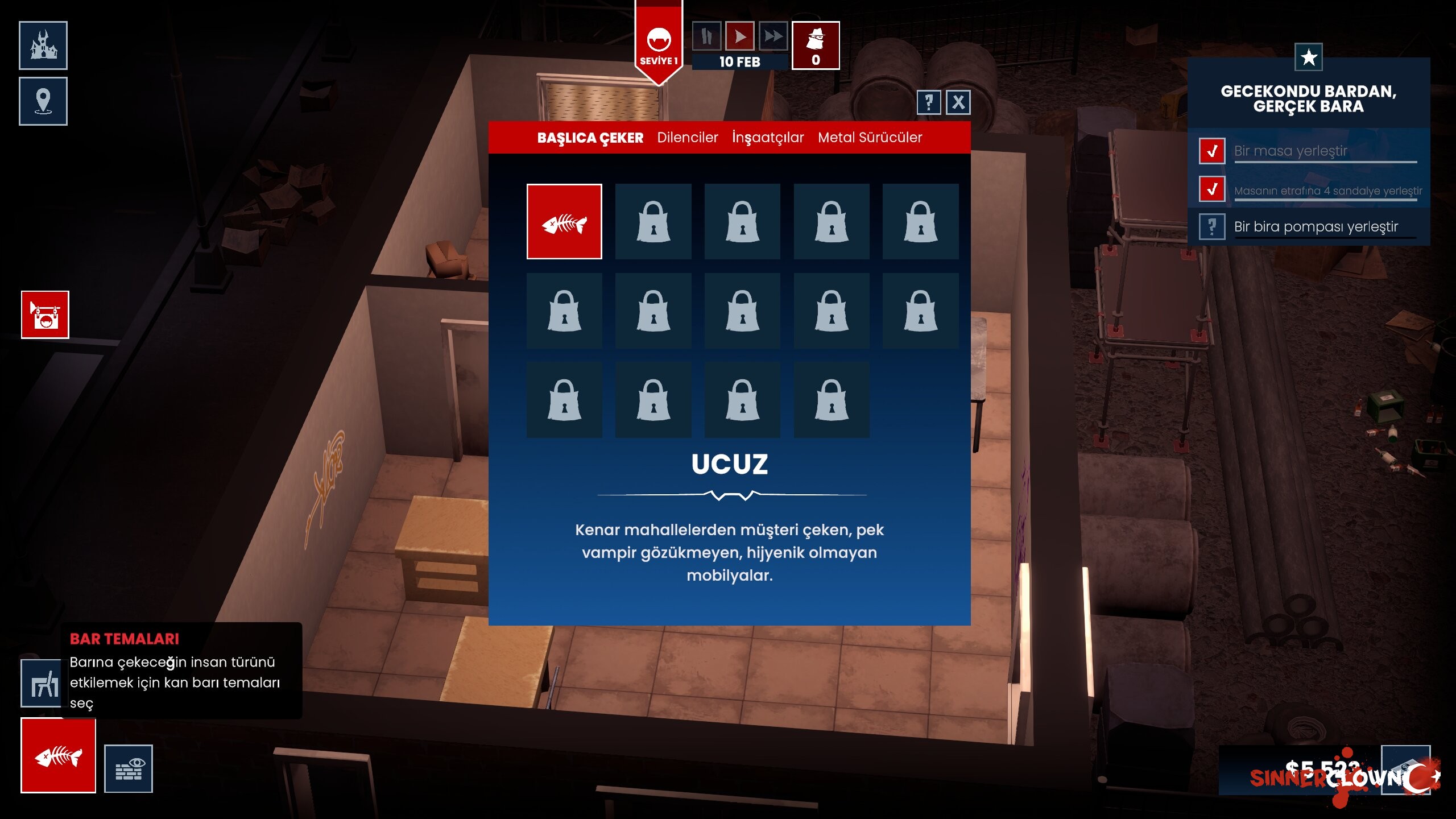The height and width of the screenshot is (819, 1456).
Task: Open the castle icon menu
Action: (x=43, y=45)
